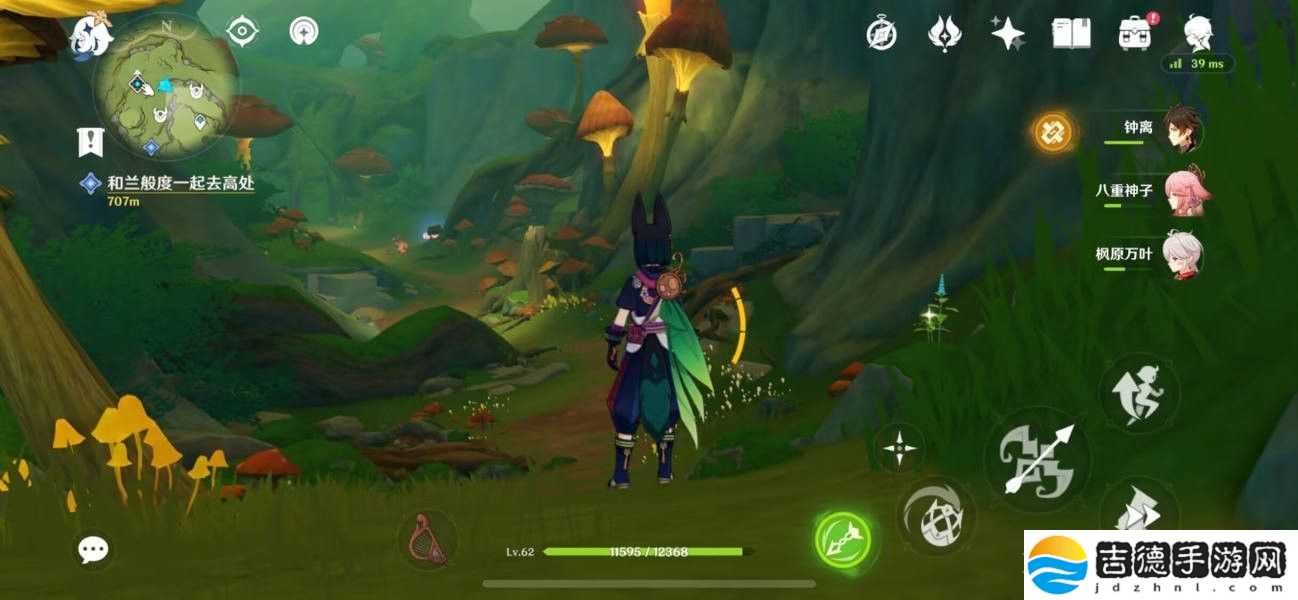Select the tracked quest 和兰般度一起去高处
The width and height of the screenshot is (1298, 600).
pos(180,184)
